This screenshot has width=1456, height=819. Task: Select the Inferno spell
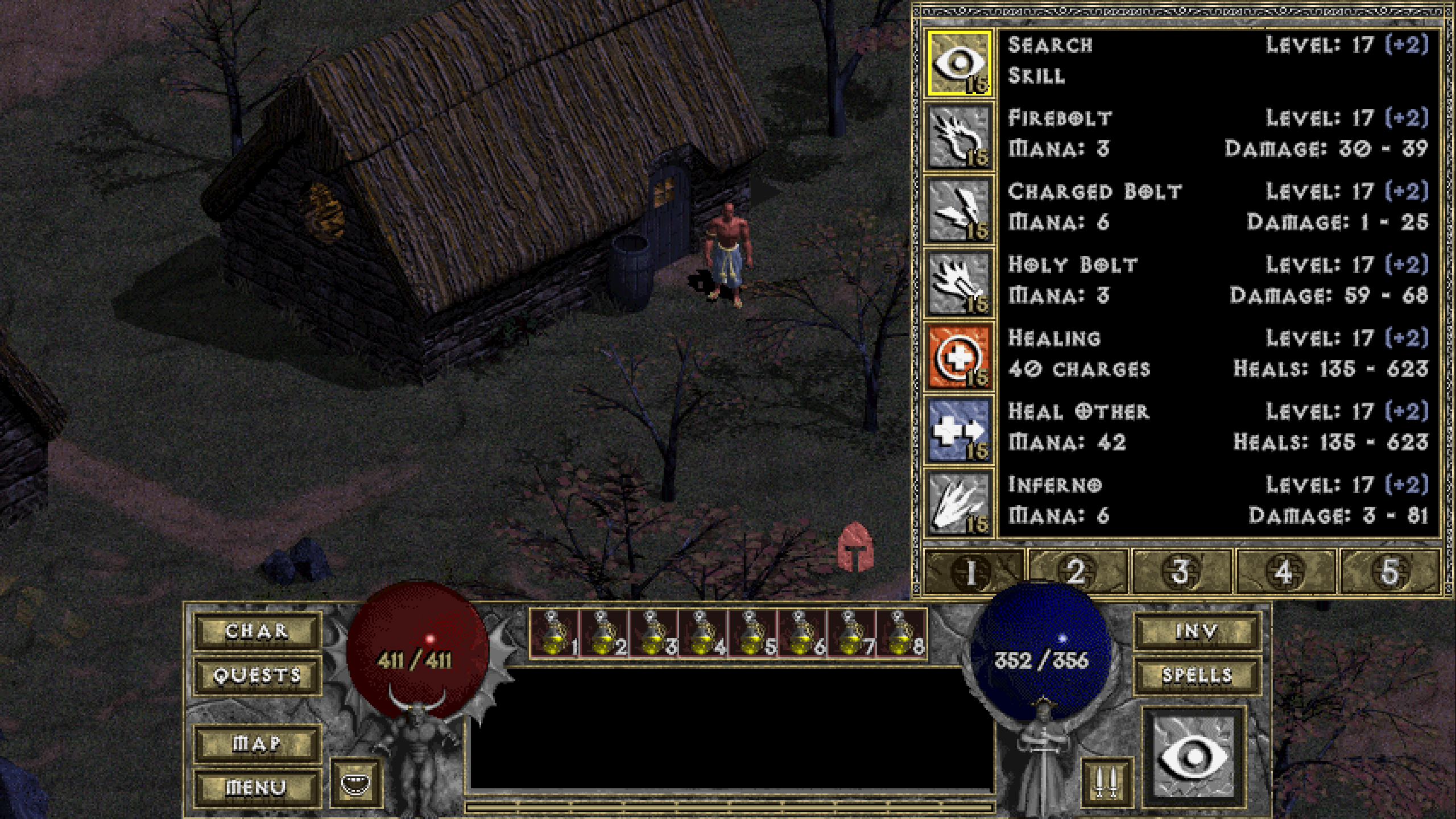959,503
